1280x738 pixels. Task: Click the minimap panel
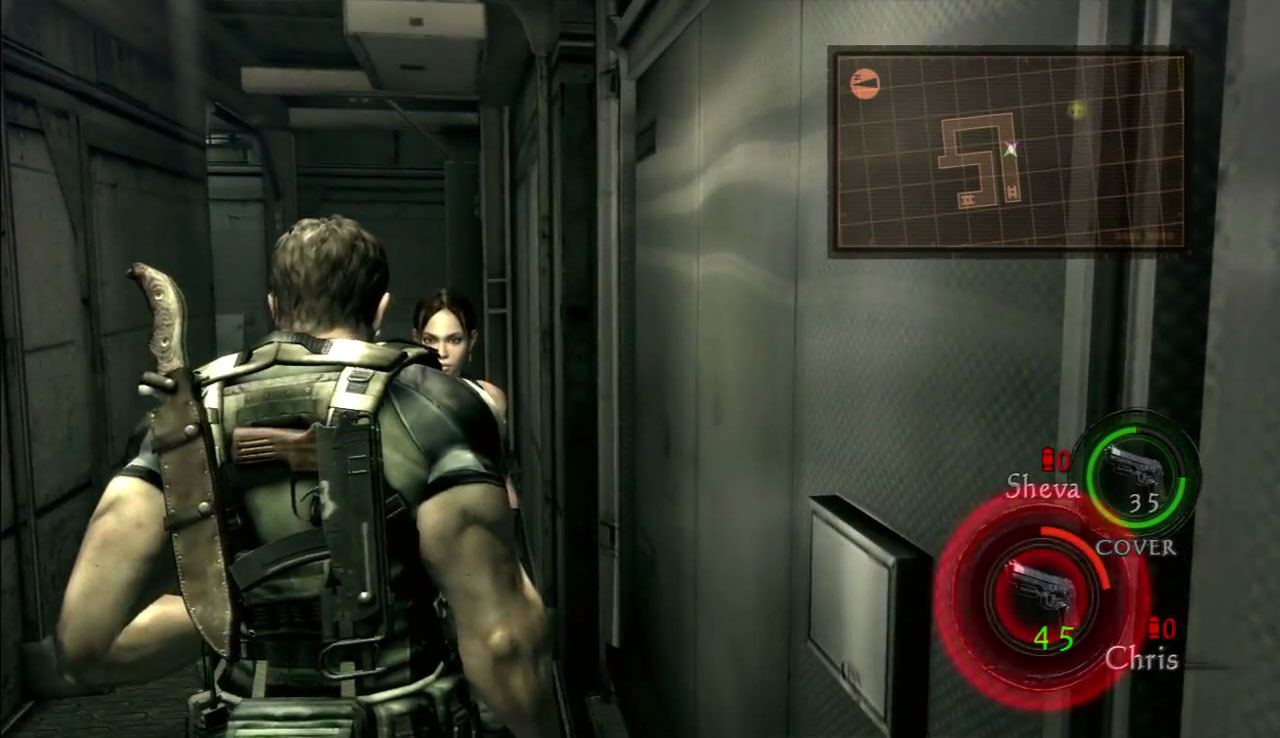1008,152
